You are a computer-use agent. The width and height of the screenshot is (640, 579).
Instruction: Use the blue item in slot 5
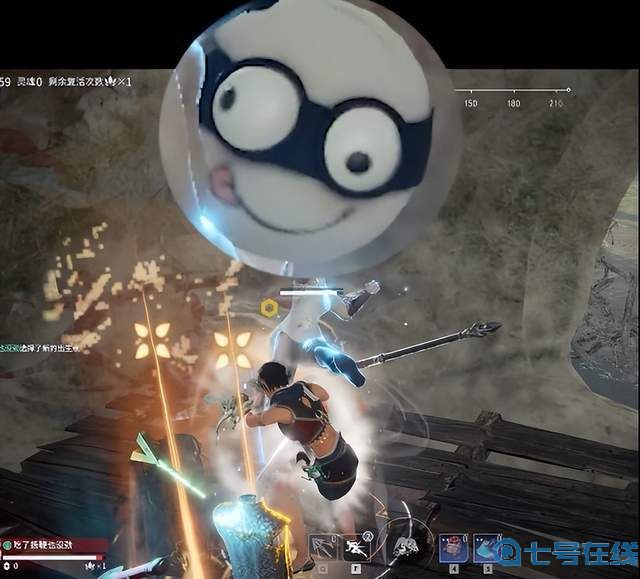click(487, 547)
